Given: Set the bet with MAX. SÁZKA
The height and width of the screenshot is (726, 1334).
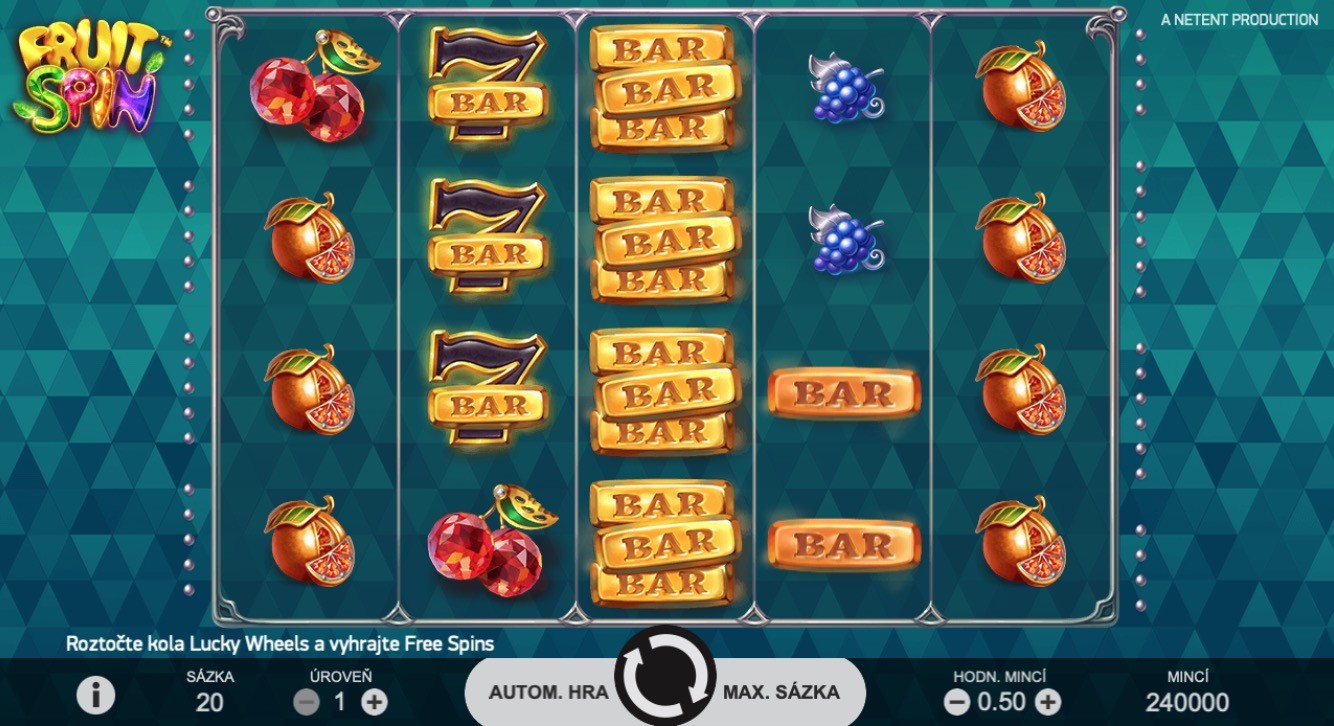Looking at the screenshot, I should pyautogui.click(x=782, y=692).
